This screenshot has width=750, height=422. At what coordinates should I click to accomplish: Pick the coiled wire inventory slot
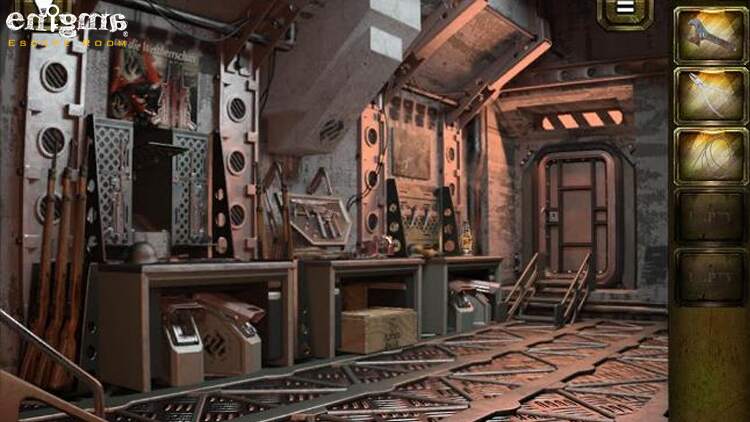pyautogui.click(x=709, y=155)
